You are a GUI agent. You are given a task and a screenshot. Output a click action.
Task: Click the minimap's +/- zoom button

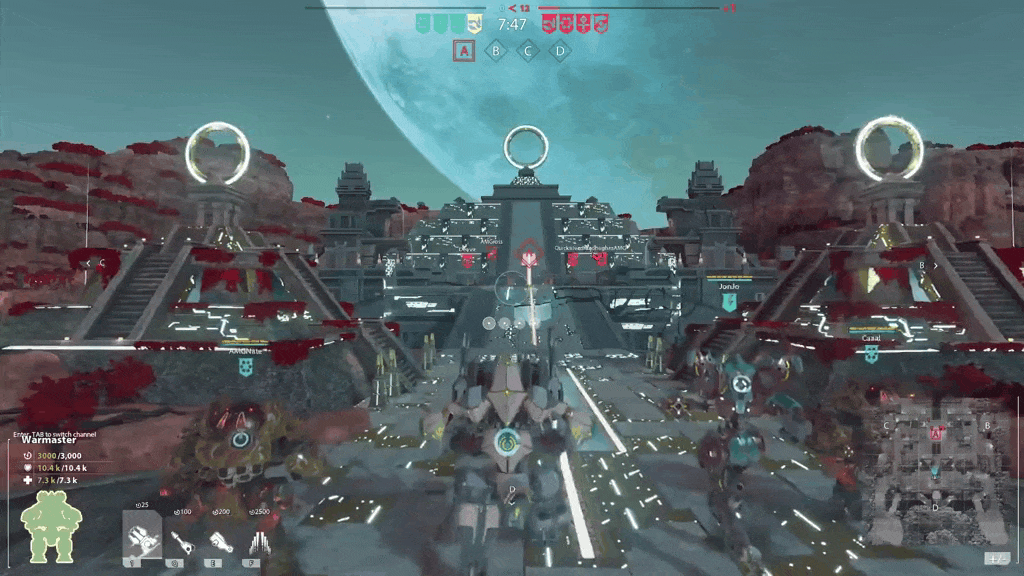(996, 558)
